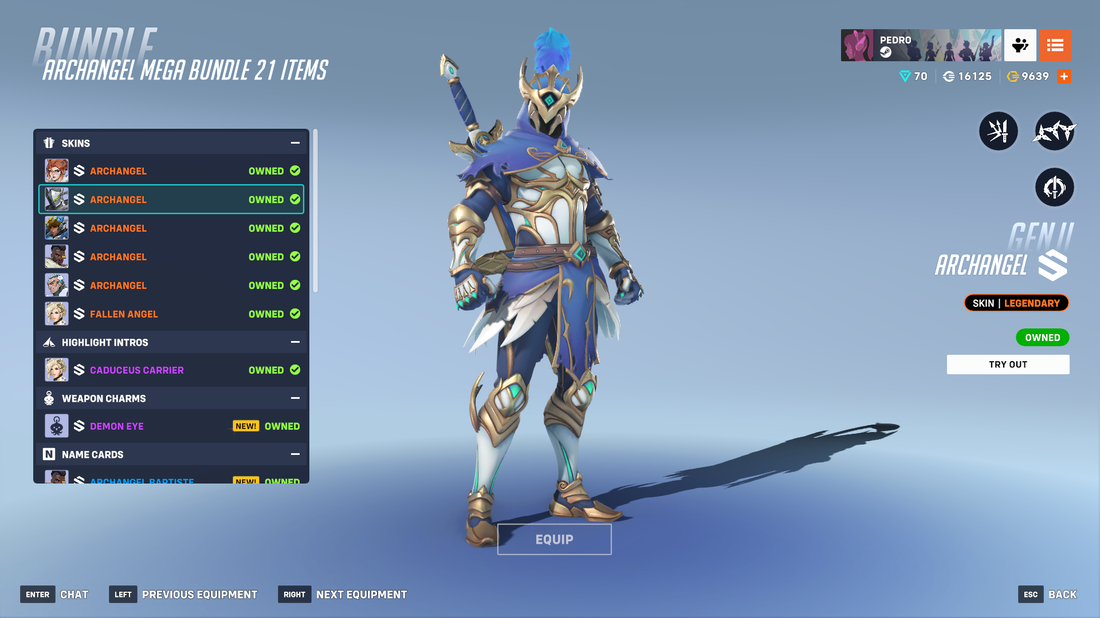Image resolution: width=1100 pixels, height=618 pixels.
Task: Select the Fallen Angel skin
Action: (x=171, y=314)
